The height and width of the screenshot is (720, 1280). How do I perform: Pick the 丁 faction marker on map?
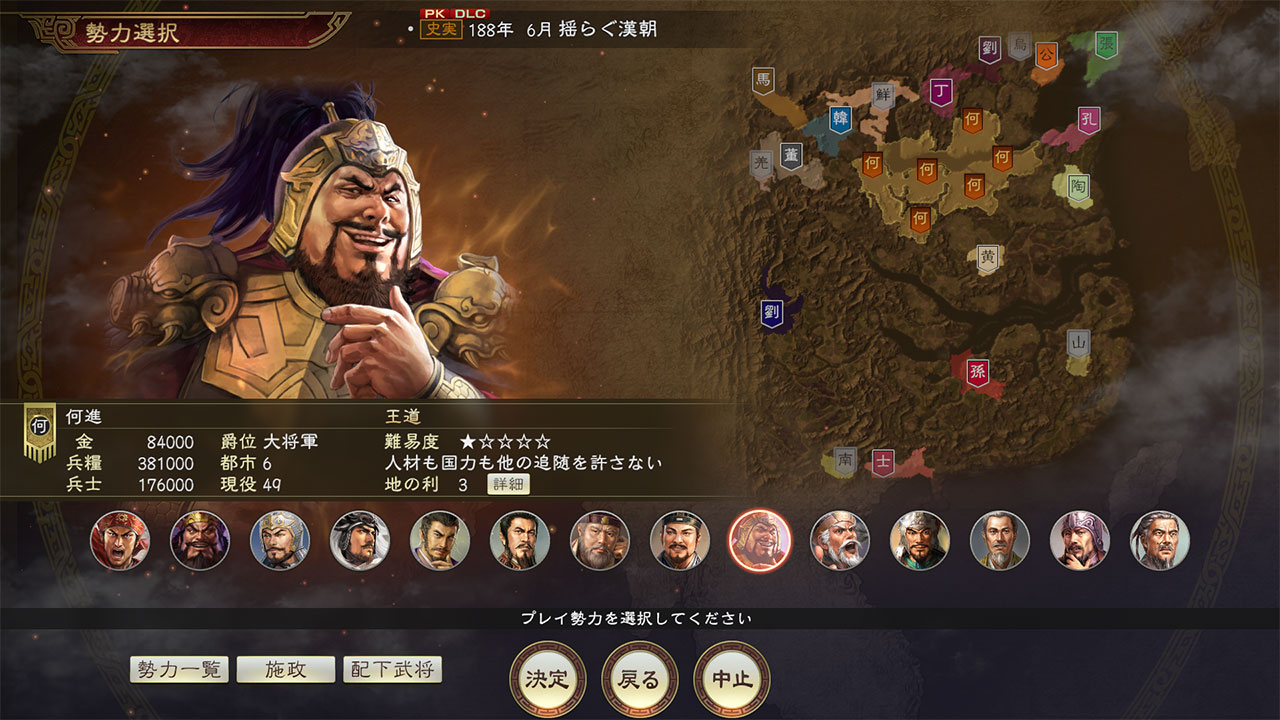(940, 93)
